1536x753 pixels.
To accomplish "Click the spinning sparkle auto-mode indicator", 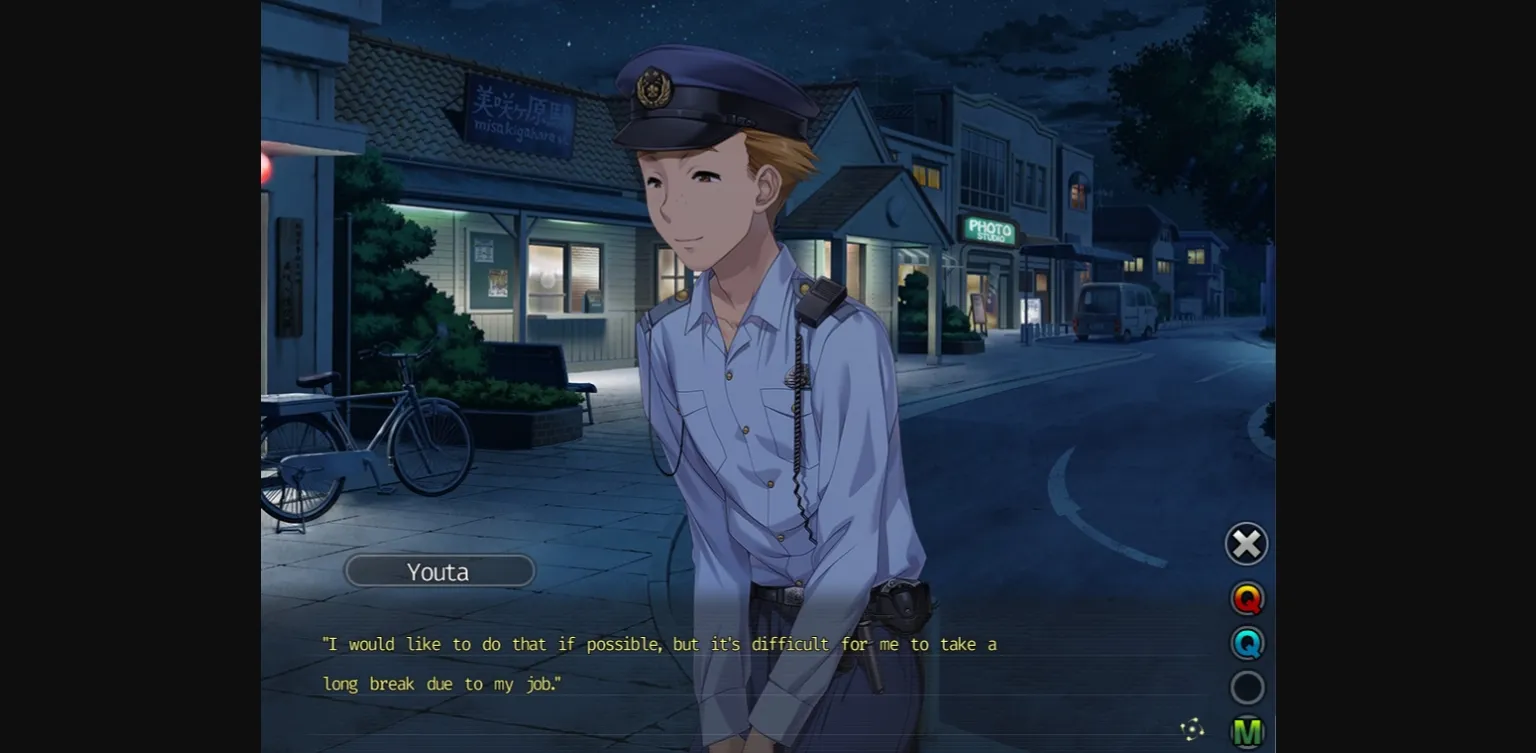I will pyautogui.click(x=1194, y=731).
